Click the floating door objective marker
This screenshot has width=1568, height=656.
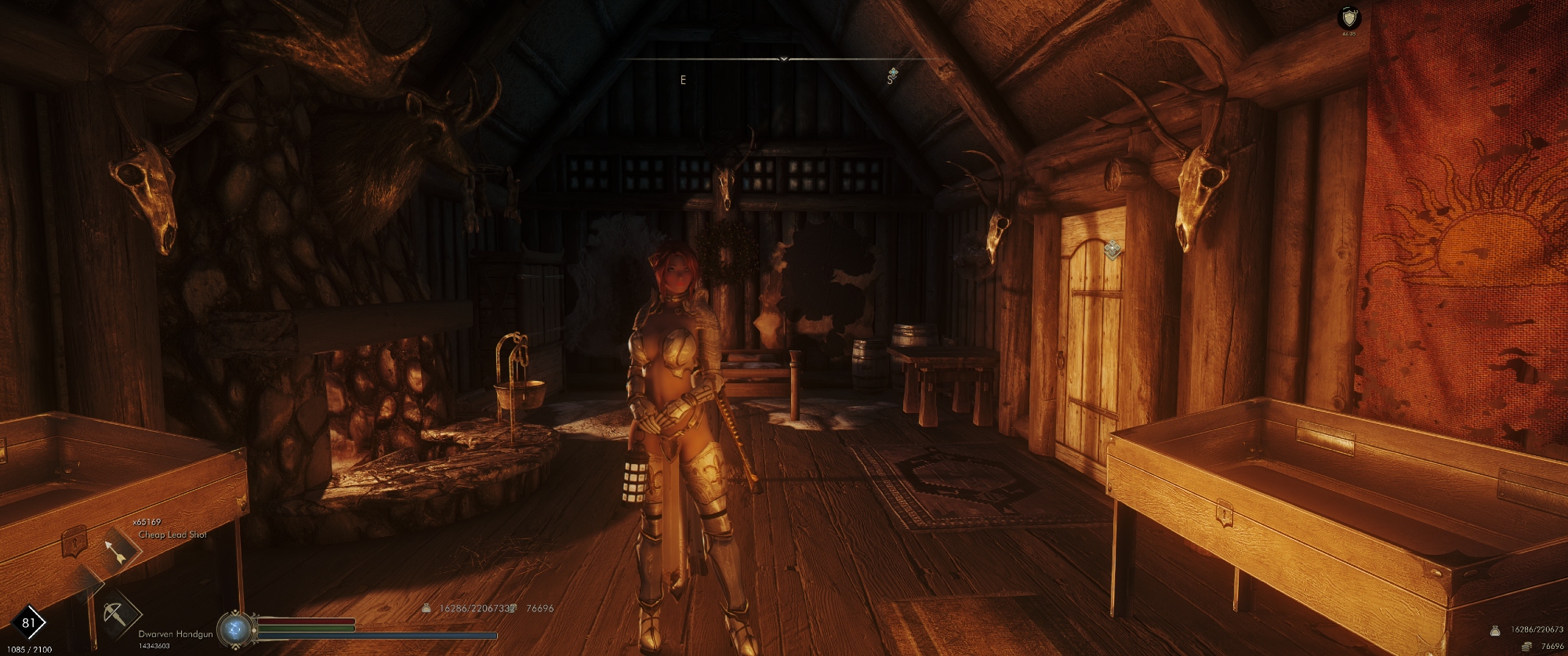[x=1112, y=250]
